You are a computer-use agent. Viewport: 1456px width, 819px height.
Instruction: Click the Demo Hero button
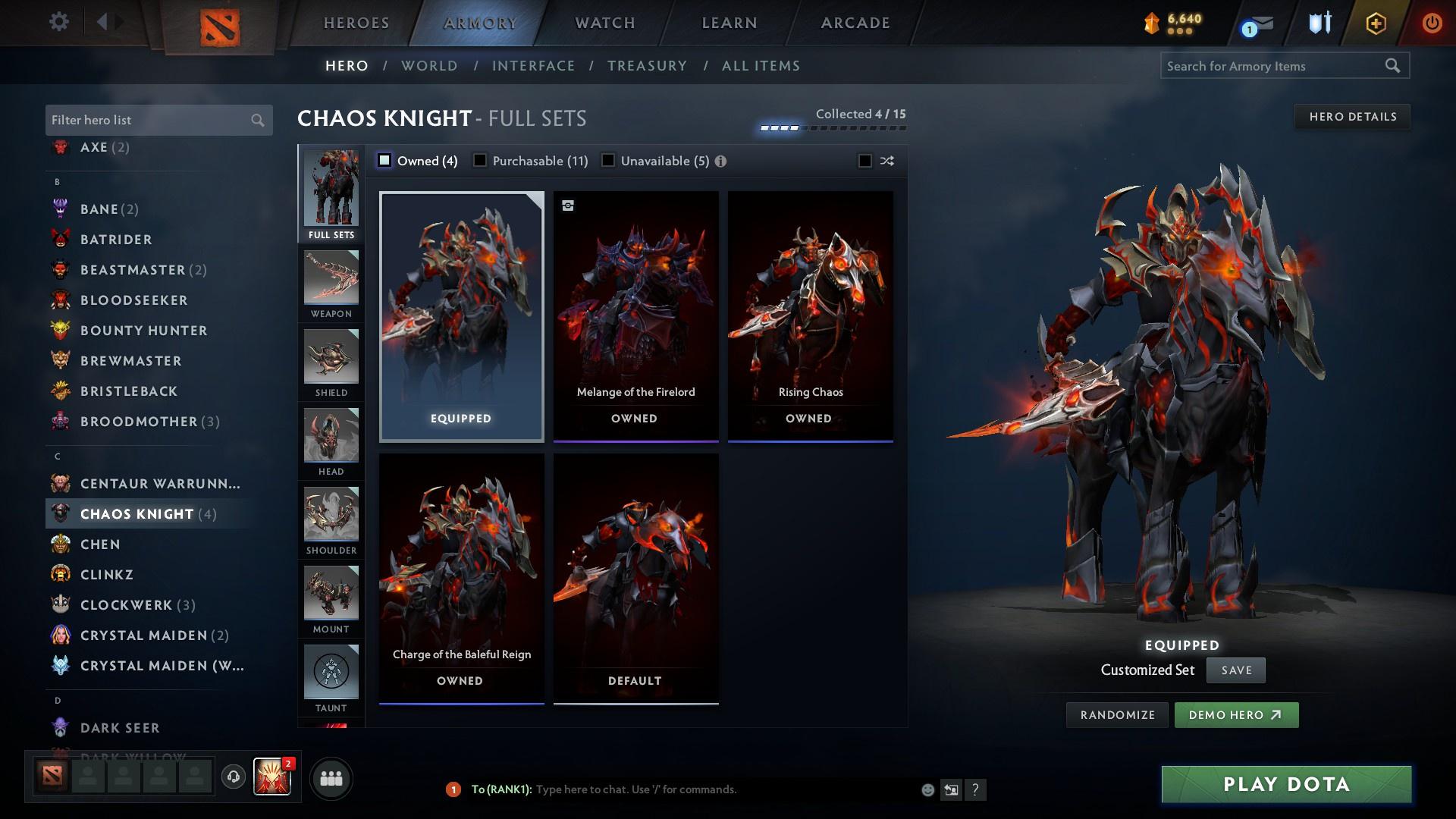point(1236,714)
